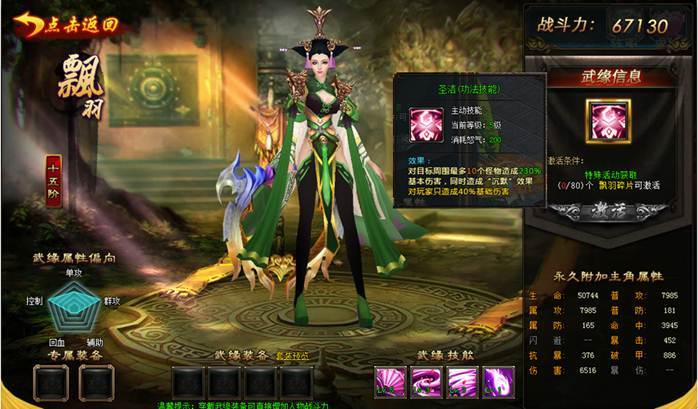This screenshot has height=409, width=698.
Task: Click the 十玄阶 rank badge
Action: (54, 183)
